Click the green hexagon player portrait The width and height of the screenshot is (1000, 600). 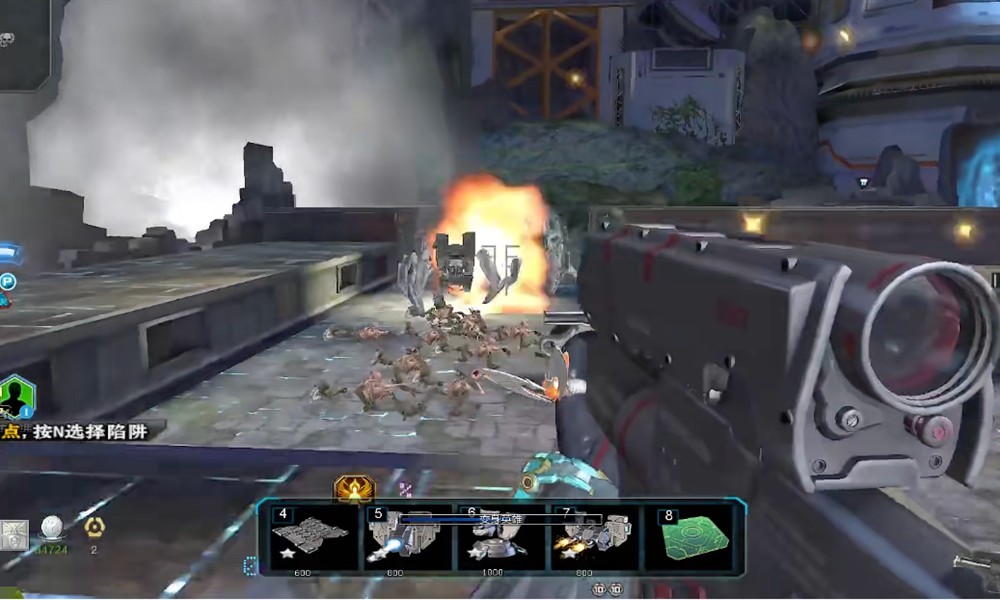click(x=16, y=396)
